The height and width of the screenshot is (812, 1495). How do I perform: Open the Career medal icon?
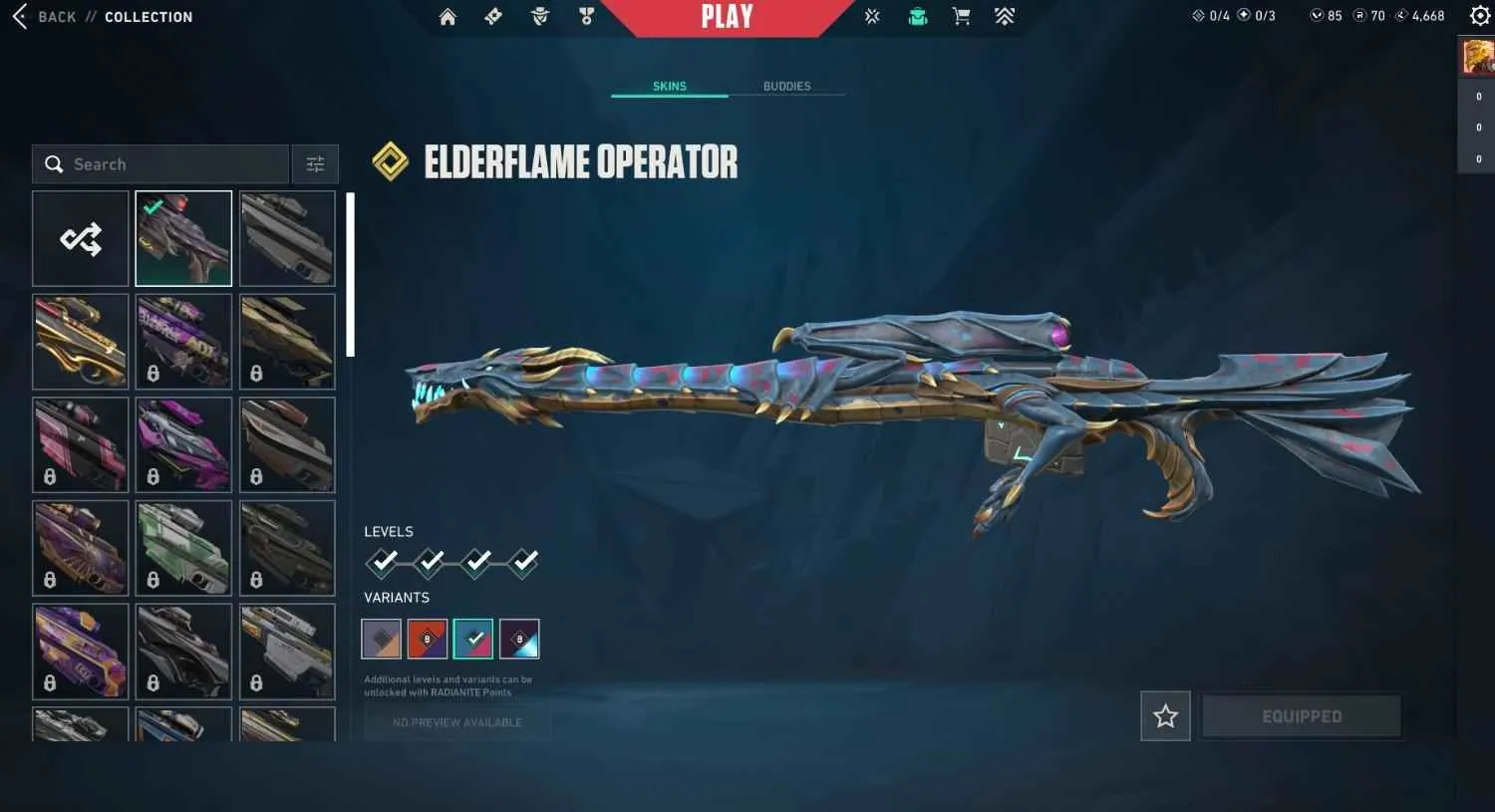(586, 16)
